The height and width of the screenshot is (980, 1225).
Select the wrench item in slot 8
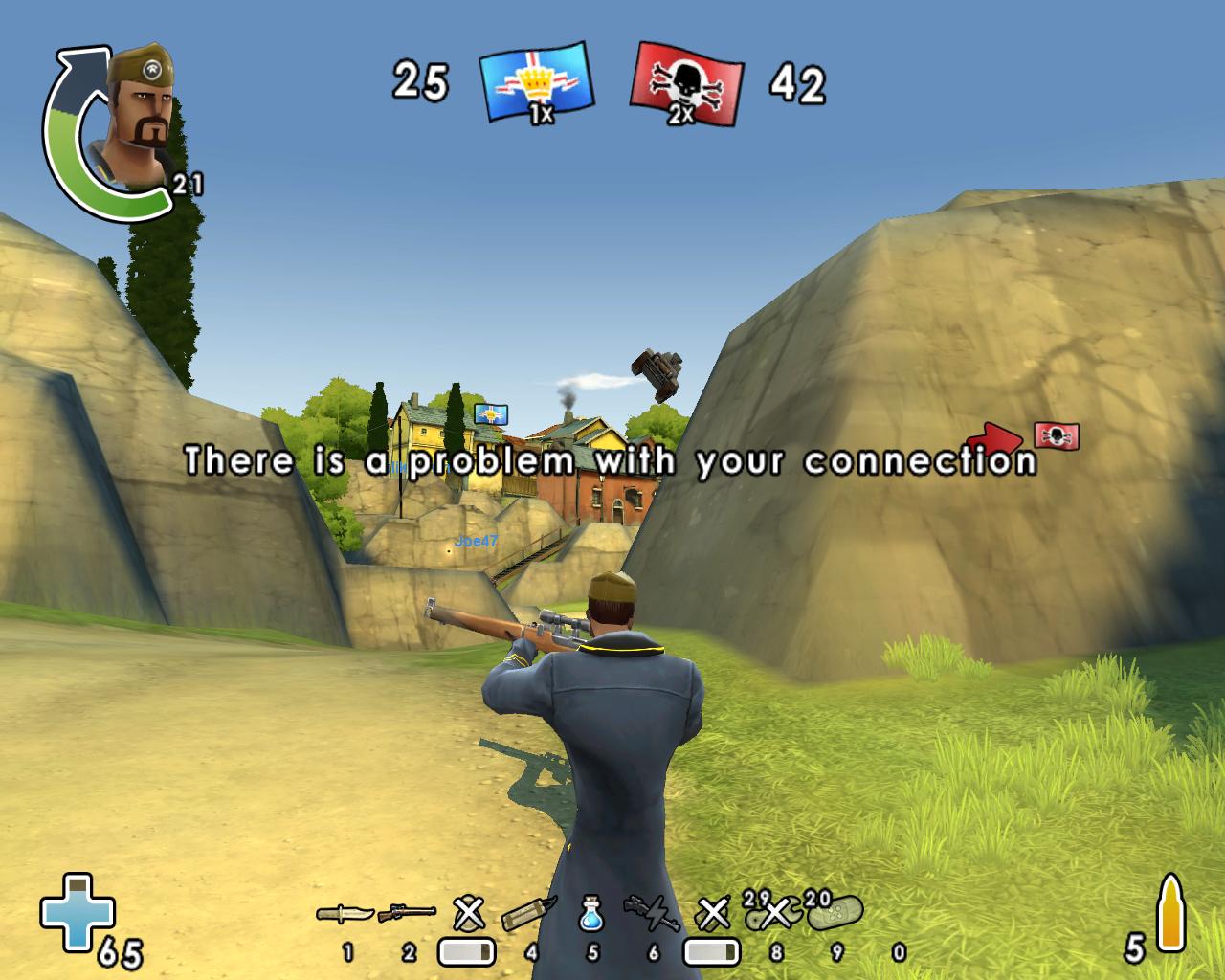coord(774,915)
